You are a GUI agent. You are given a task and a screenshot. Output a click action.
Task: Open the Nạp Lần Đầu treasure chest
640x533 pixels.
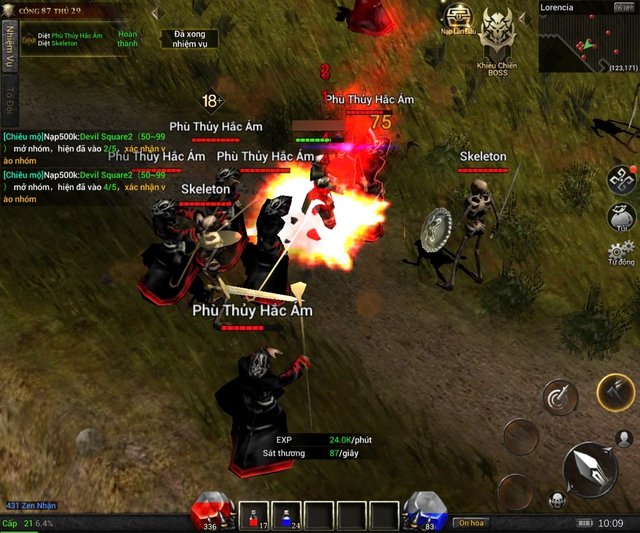459,18
